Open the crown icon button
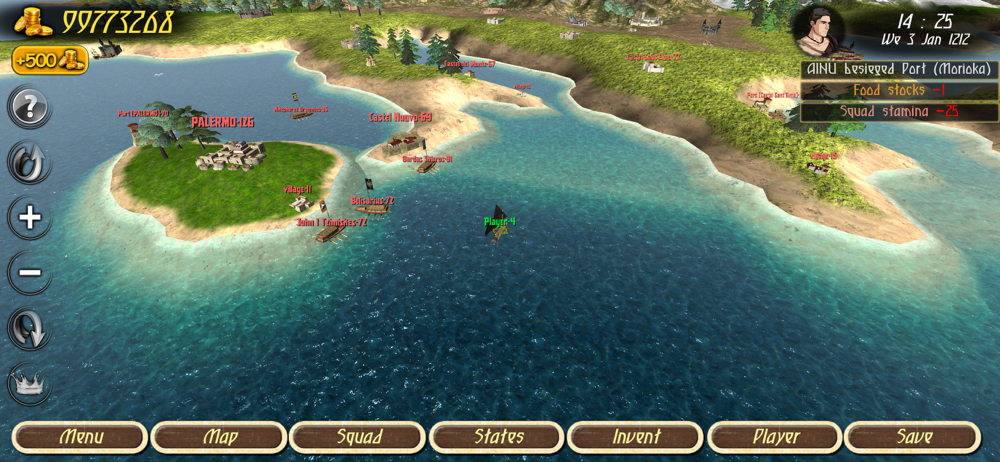The image size is (1000, 462). [30, 384]
